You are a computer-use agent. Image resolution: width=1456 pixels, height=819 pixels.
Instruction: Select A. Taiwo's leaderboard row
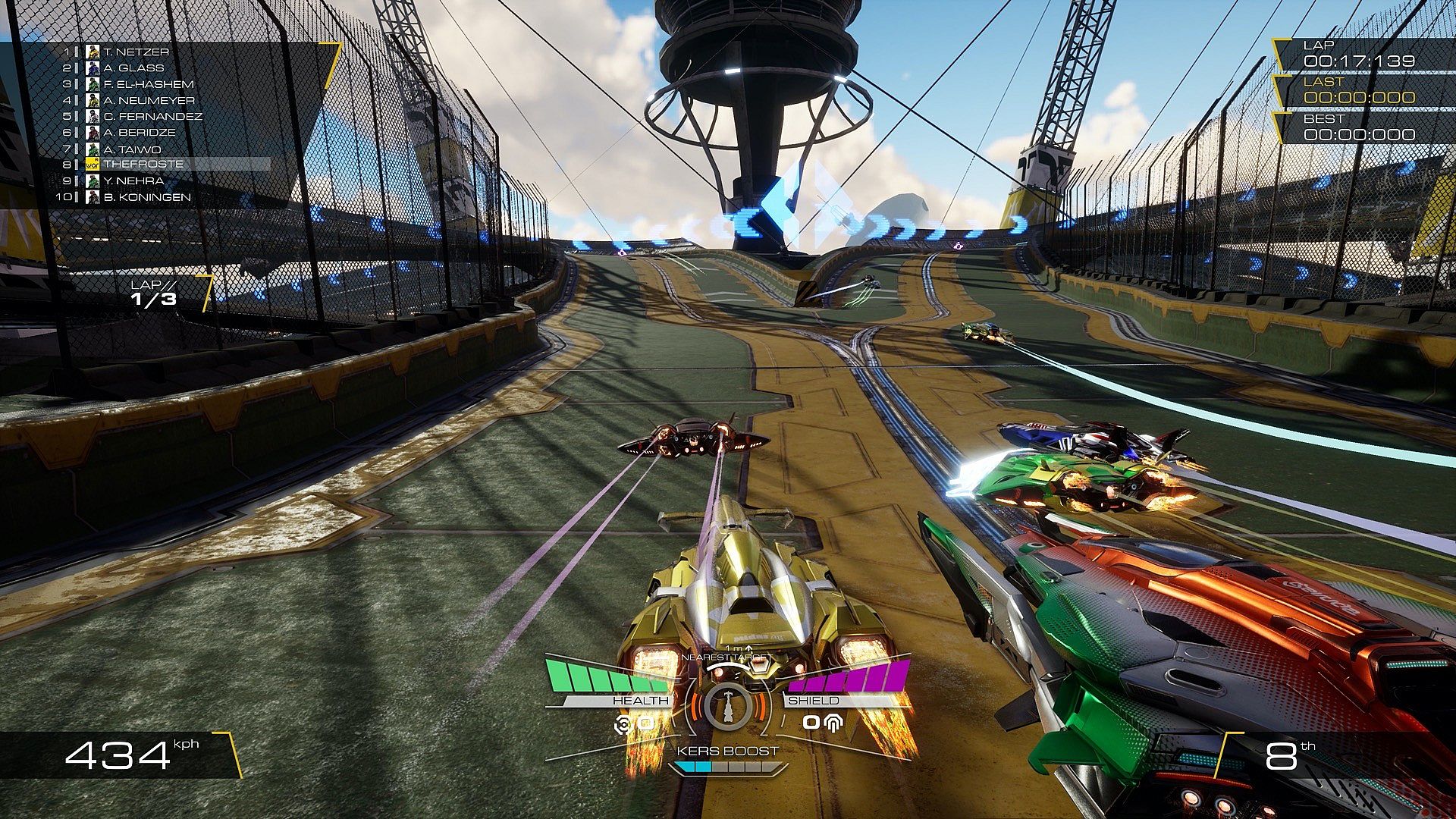click(133, 149)
